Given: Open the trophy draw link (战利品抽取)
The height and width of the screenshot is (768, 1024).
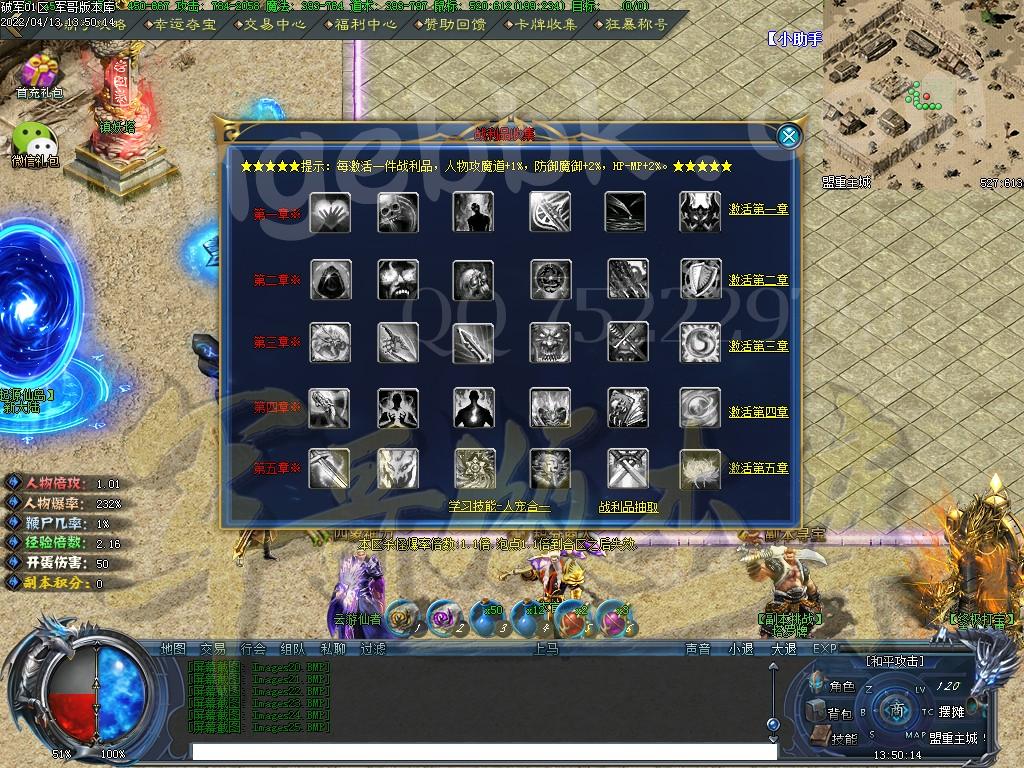Looking at the screenshot, I should [628, 507].
